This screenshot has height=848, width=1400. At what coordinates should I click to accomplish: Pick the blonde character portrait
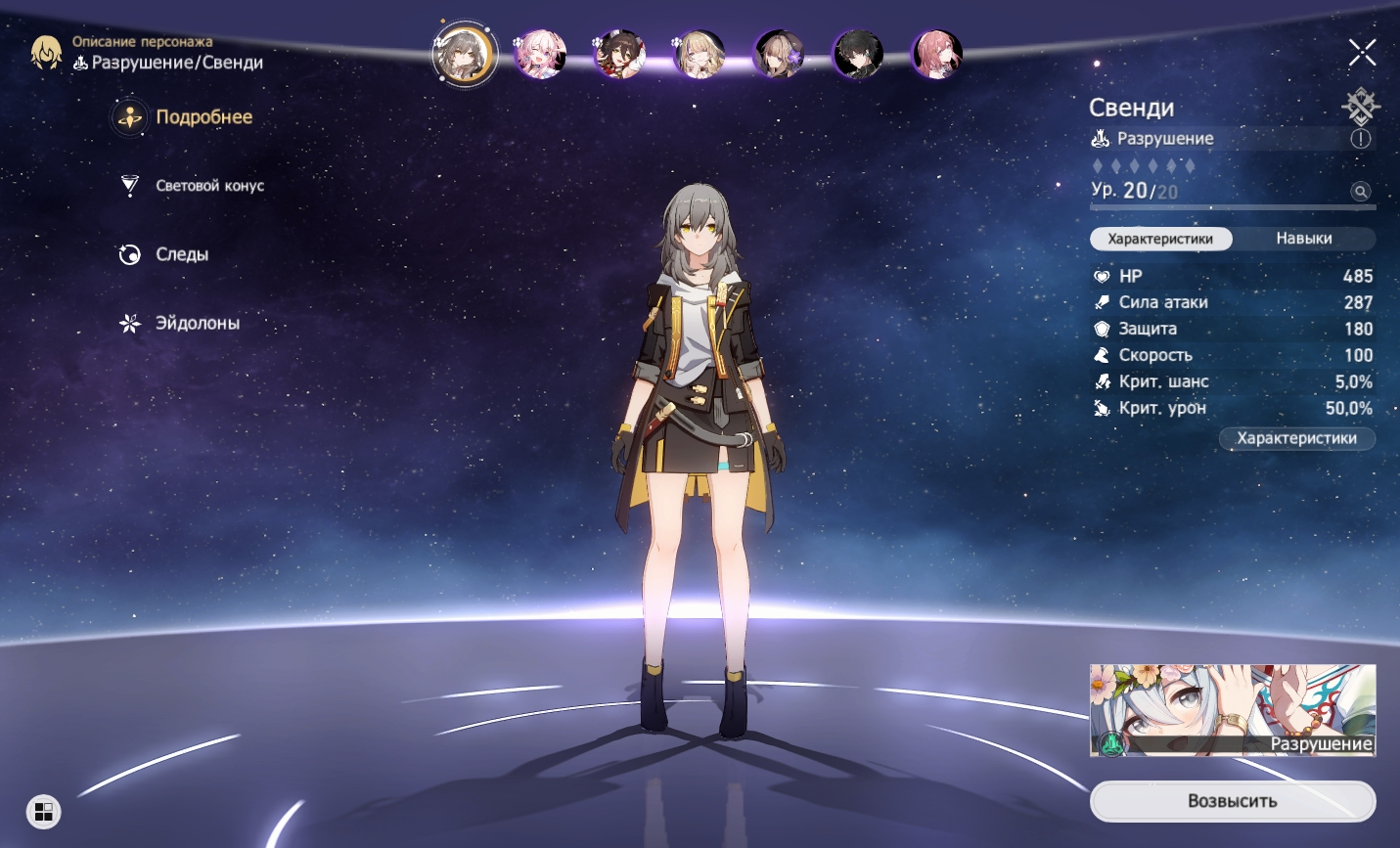(x=700, y=54)
